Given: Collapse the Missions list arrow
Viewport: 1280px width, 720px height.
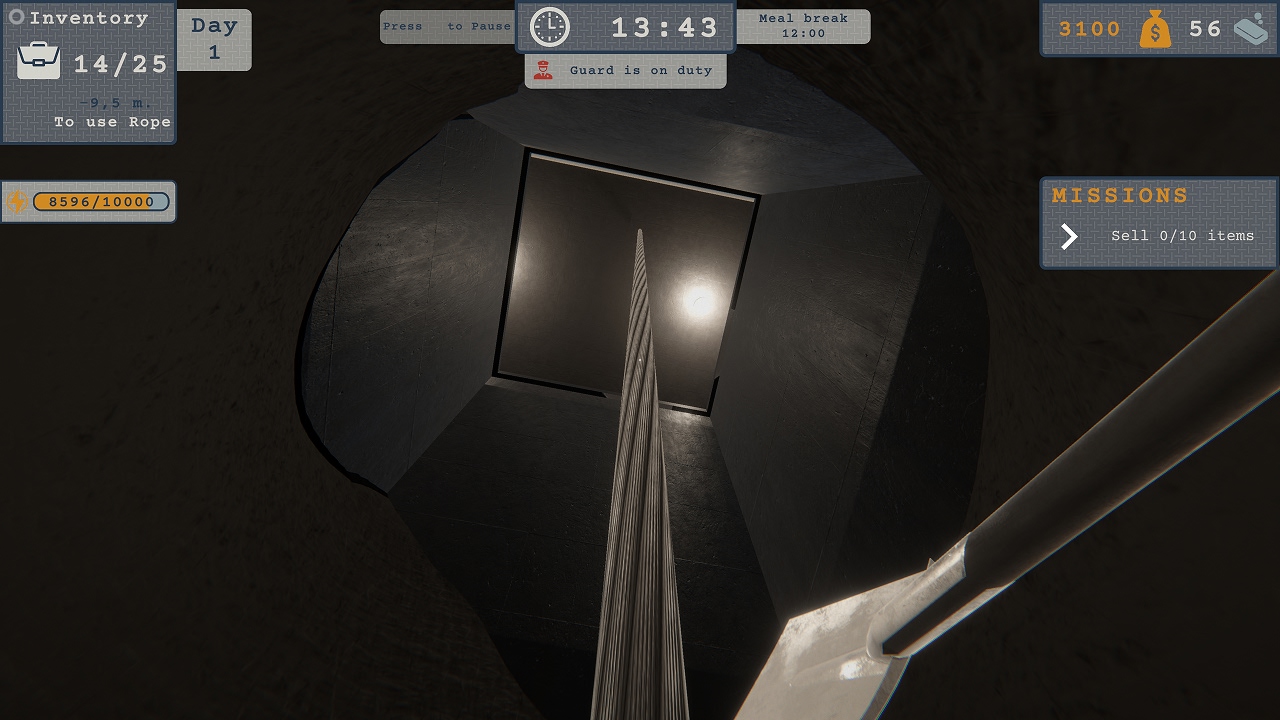Looking at the screenshot, I should (x=1068, y=237).
